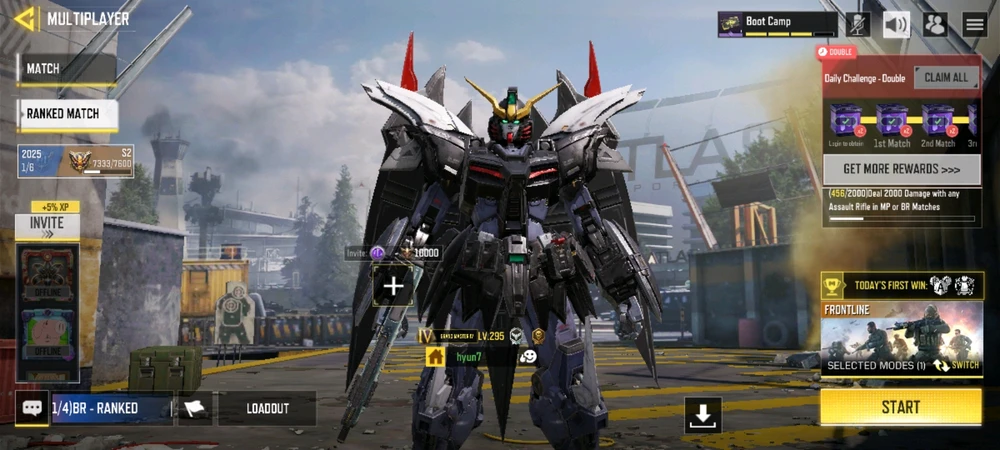Open the Boot Camp panel

pos(777,24)
